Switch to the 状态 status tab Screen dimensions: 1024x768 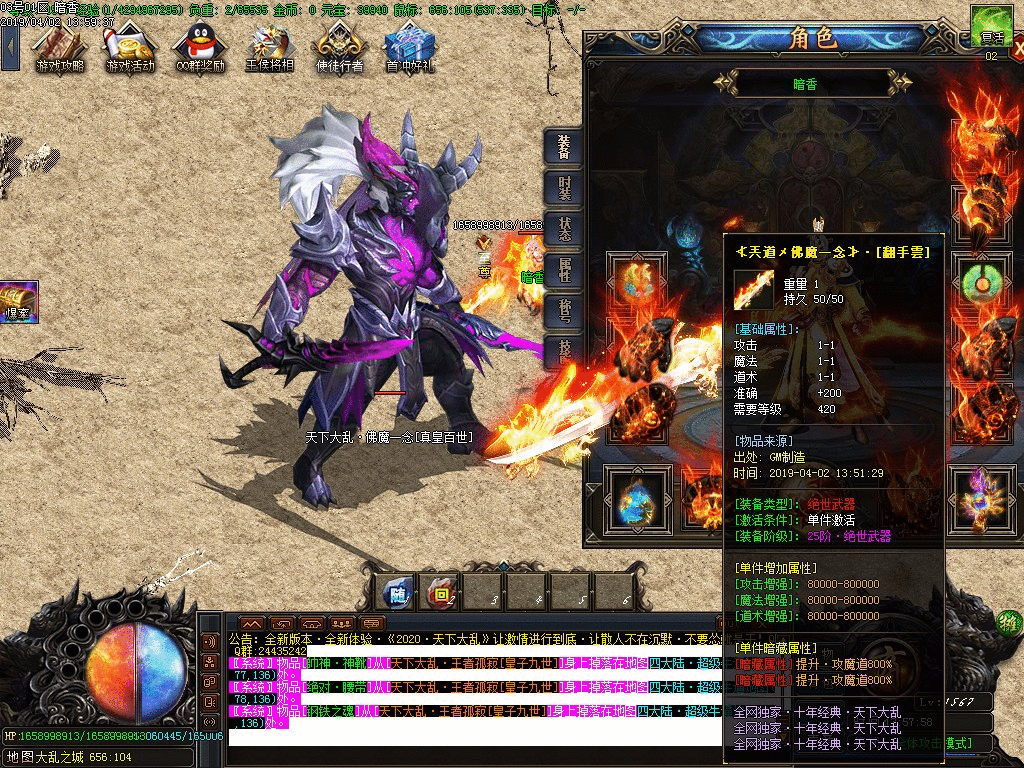pyautogui.click(x=564, y=230)
